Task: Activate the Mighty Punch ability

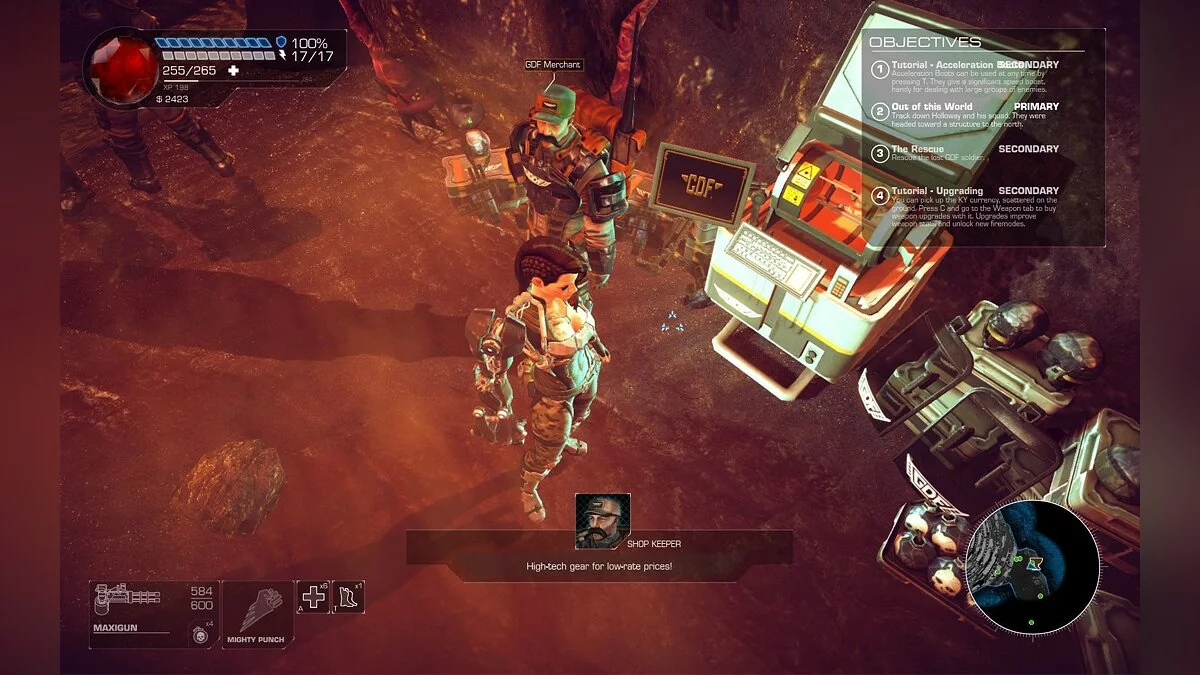Action: pyautogui.click(x=258, y=612)
